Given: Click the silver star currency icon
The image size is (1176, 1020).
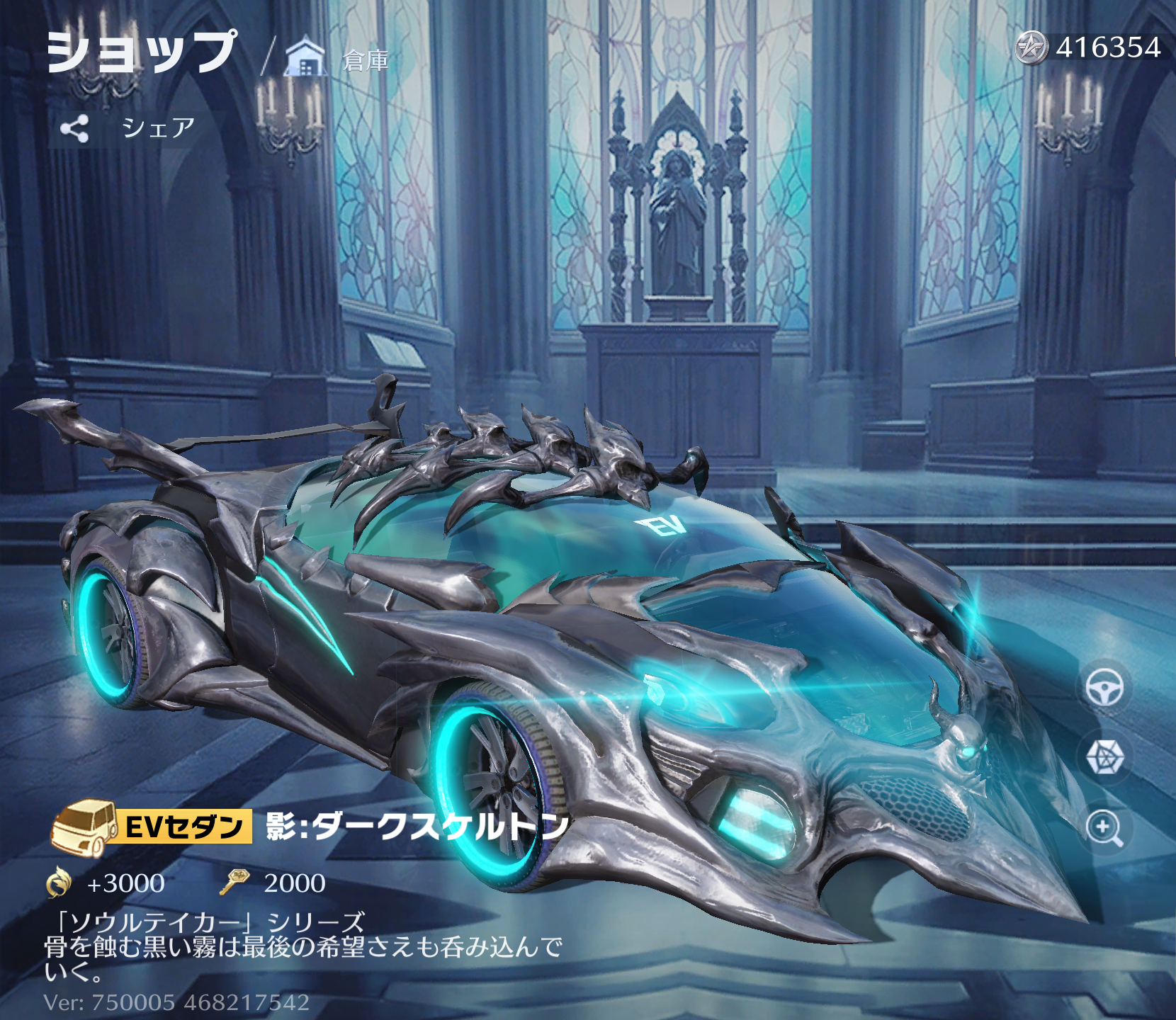Looking at the screenshot, I should pos(1031,48).
